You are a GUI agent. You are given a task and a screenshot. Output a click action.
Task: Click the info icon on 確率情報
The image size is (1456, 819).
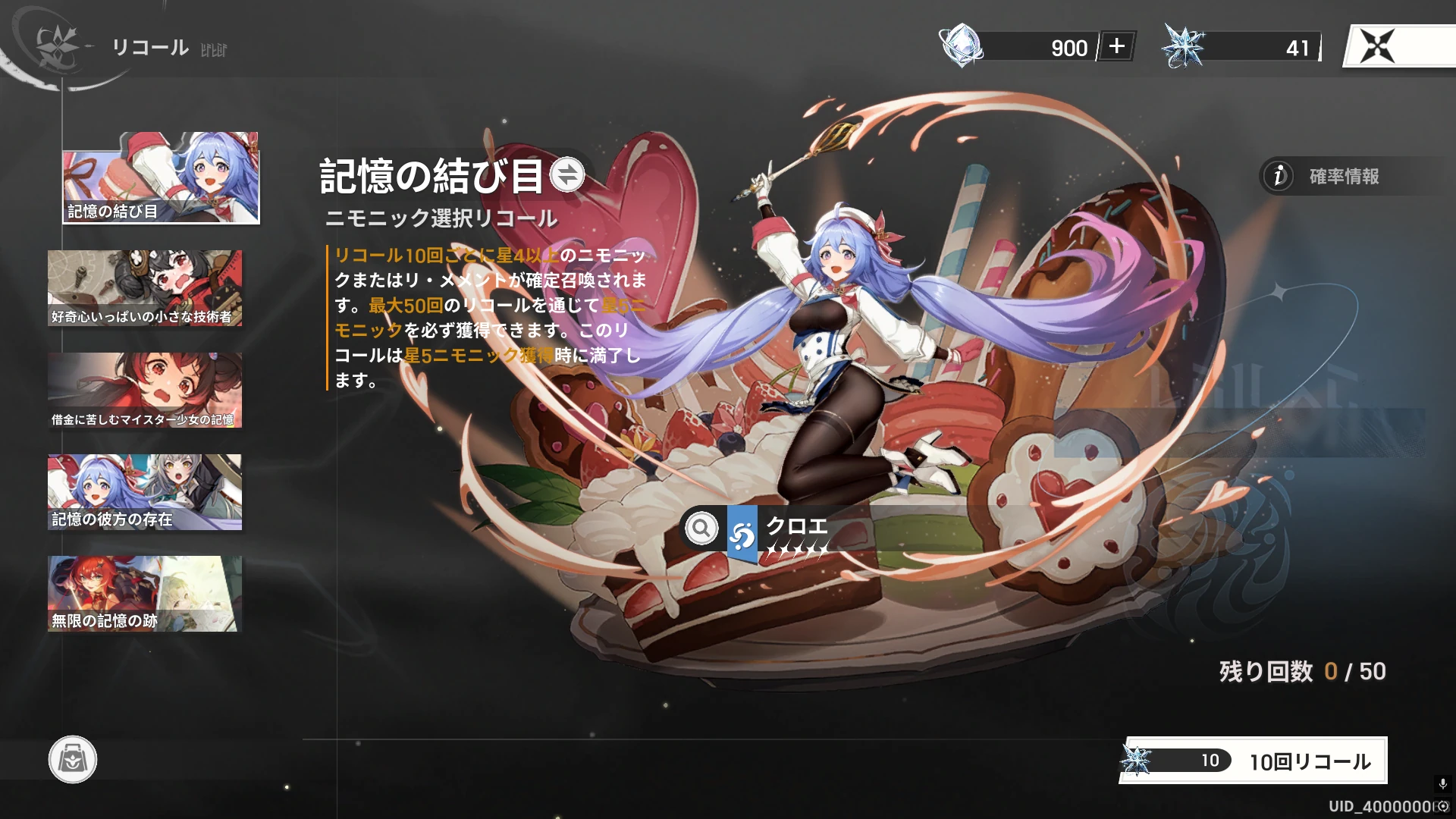point(1279,177)
